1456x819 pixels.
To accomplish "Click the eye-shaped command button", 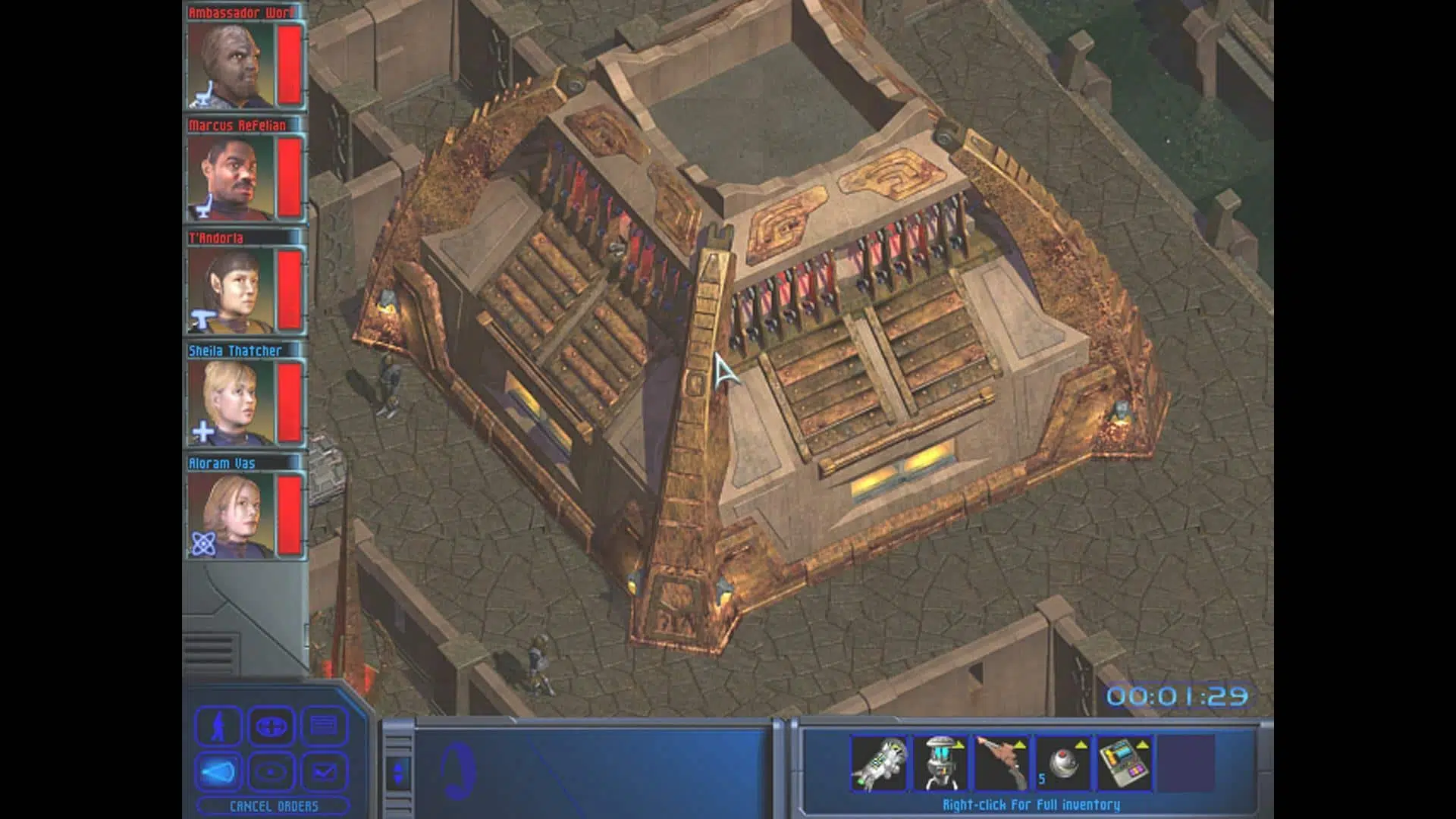I will point(271,772).
